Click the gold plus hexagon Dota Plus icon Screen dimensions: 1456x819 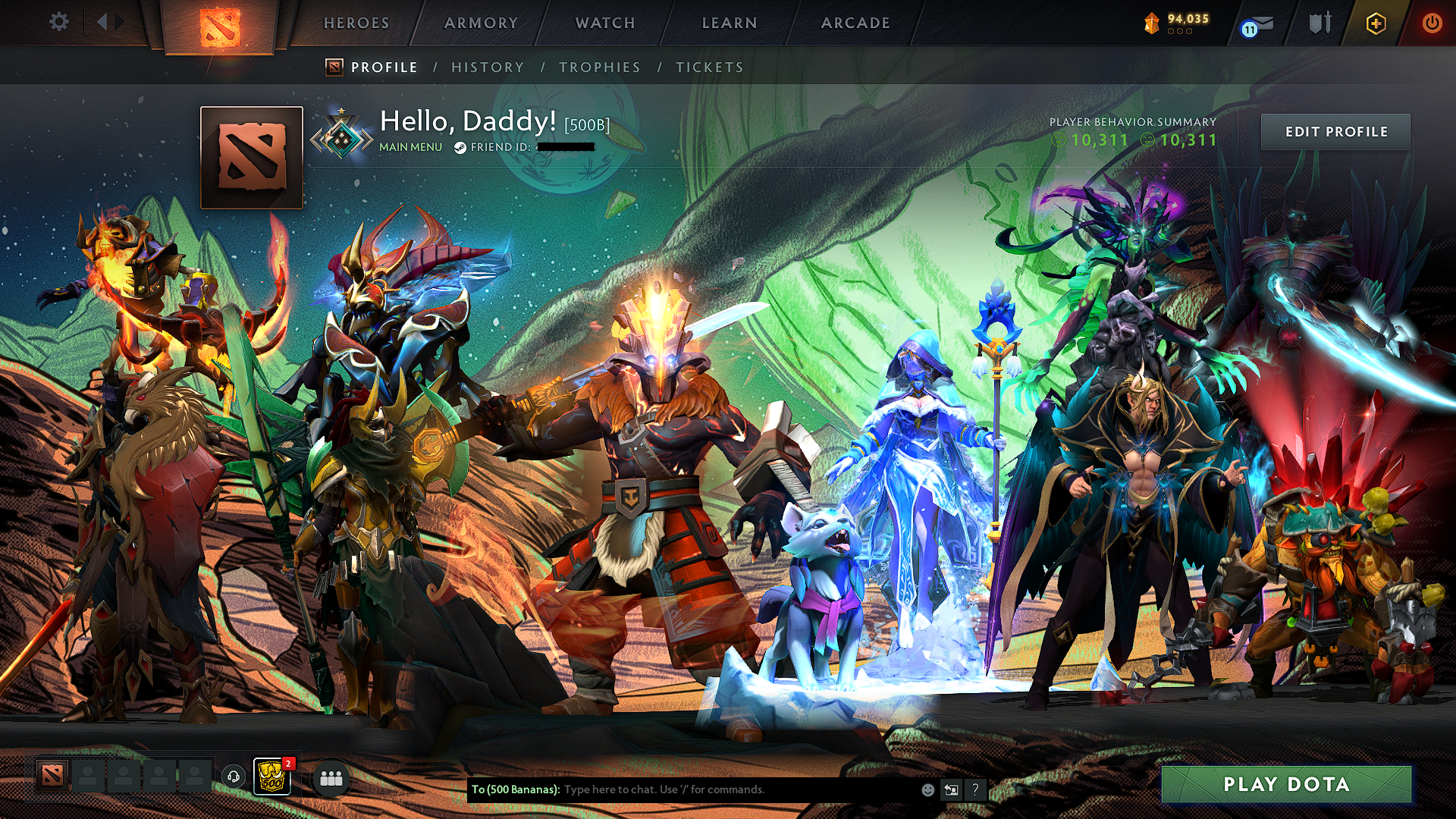[1375, 23]
